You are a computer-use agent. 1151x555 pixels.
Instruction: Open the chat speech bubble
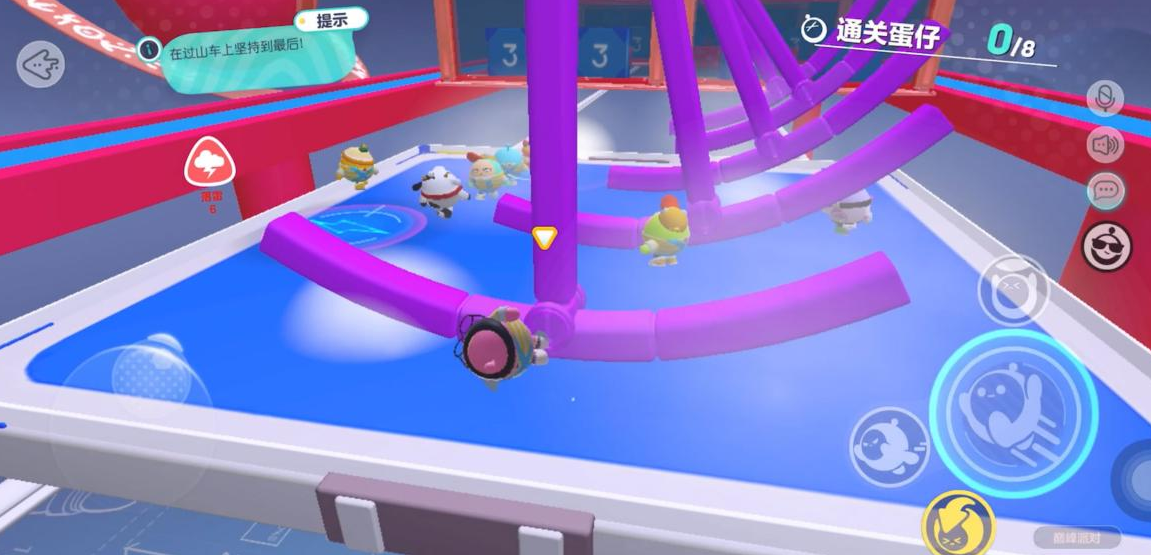[1106, 191]
